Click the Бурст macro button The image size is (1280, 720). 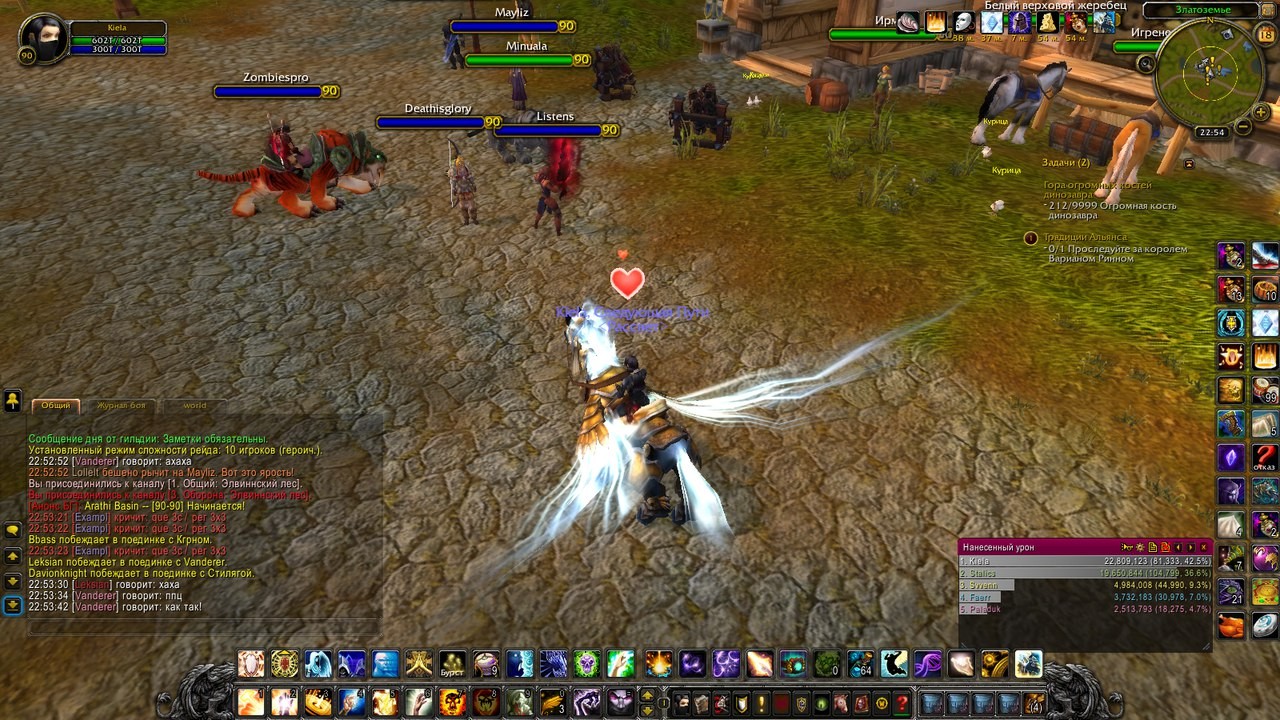tap(453, 663)
